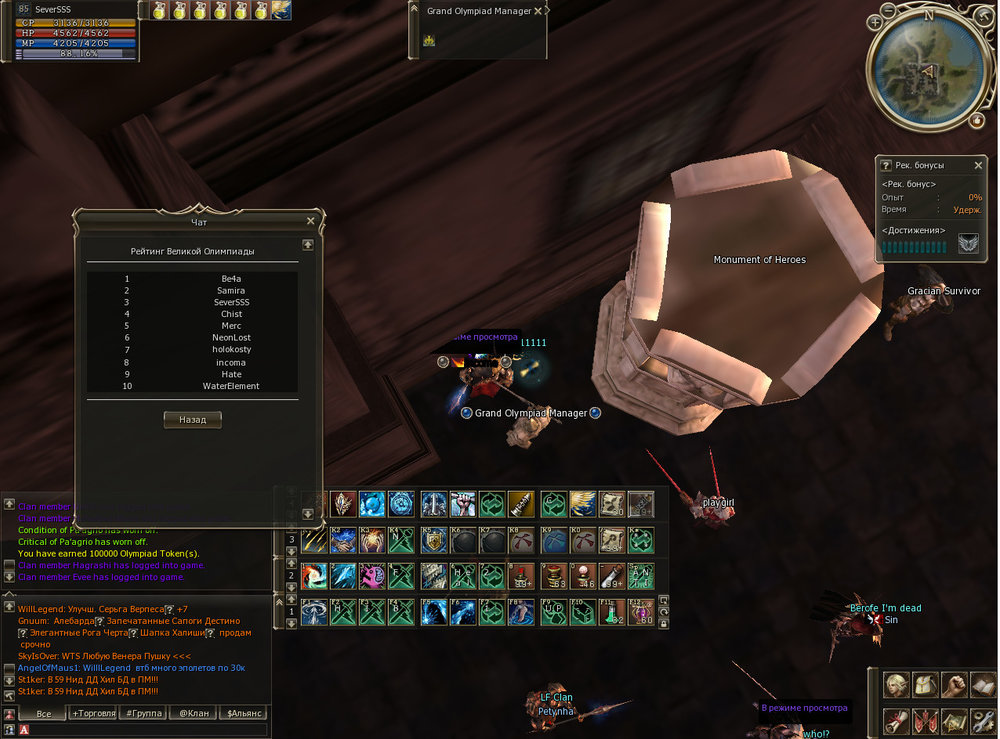Close the Рек. бонусы panel
This screenshot has height=739, width=1000.
coord(978,165)
